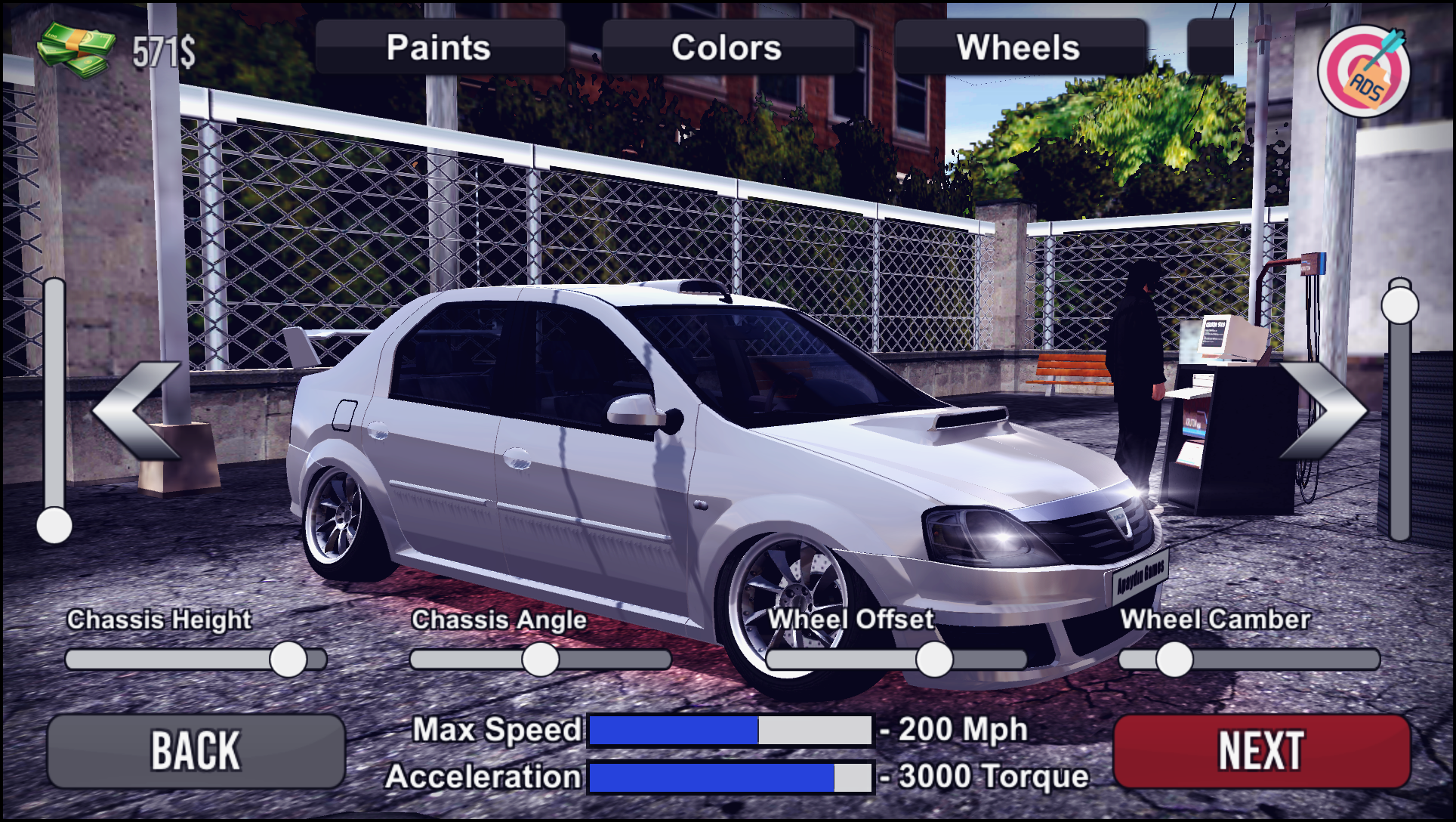Image resolution: width=1456 pixels, height=822 pixels.
Task: Click the Max Speed progress bar
Action: click(730, 729)
